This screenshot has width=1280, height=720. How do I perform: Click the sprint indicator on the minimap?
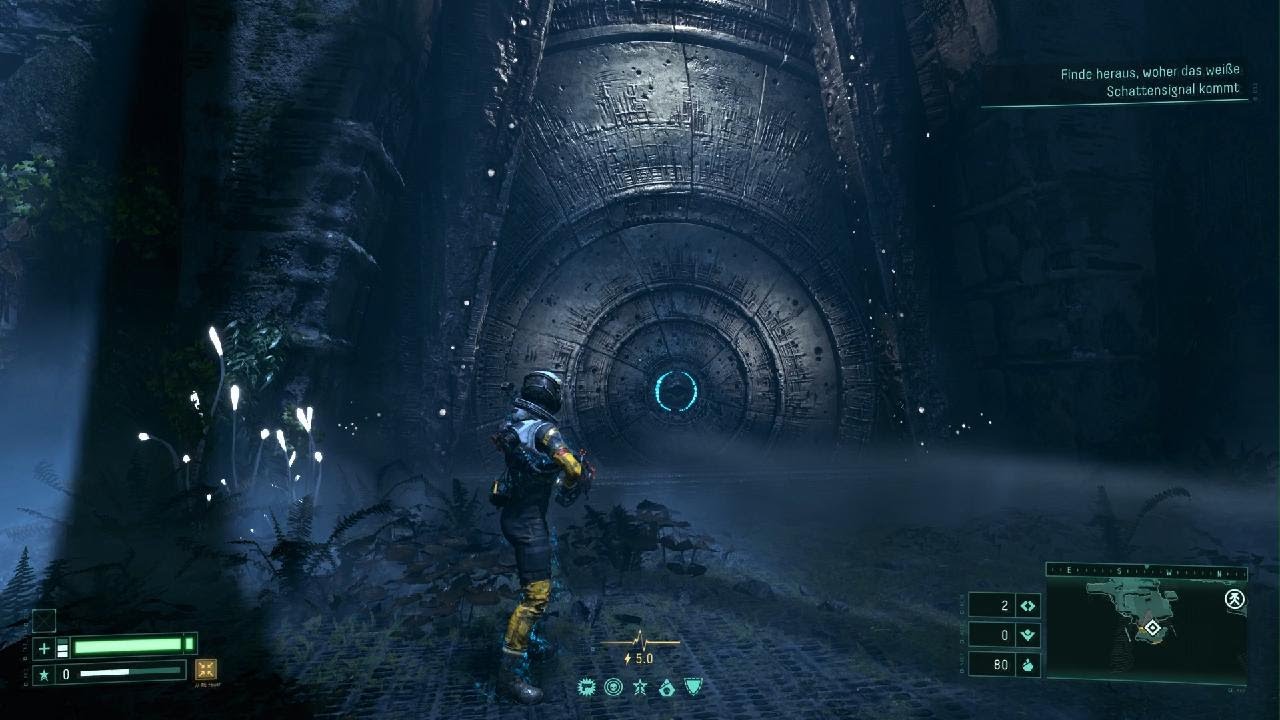pos(1235,599)
